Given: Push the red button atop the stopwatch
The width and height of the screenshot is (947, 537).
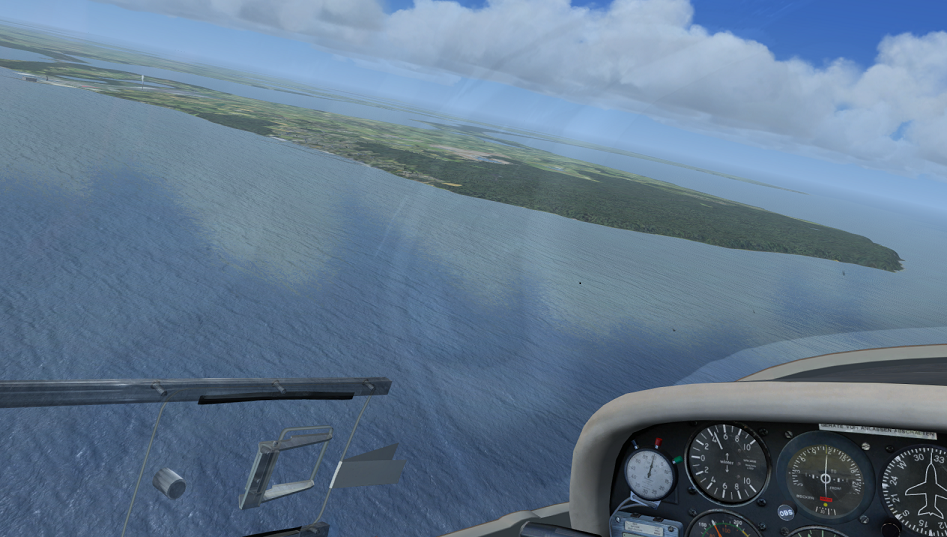Looking at the screenshot, I should [656, 442].
